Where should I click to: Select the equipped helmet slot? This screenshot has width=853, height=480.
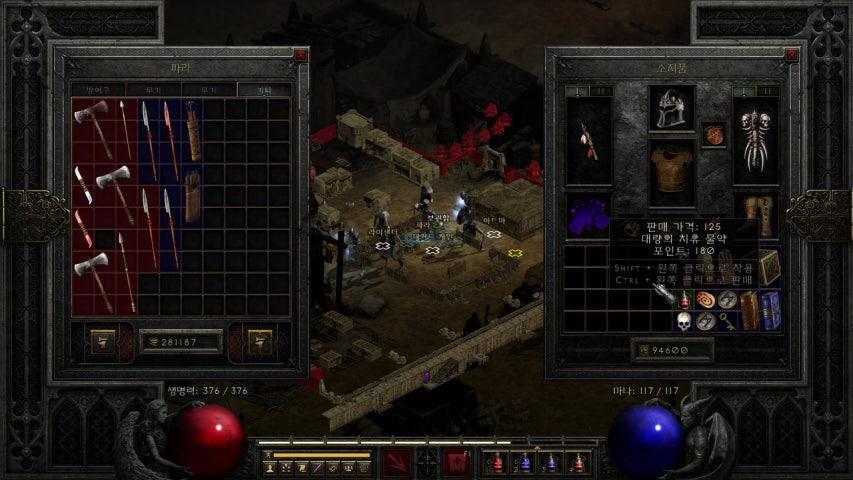pyautogui.click(x=672, y=108)
